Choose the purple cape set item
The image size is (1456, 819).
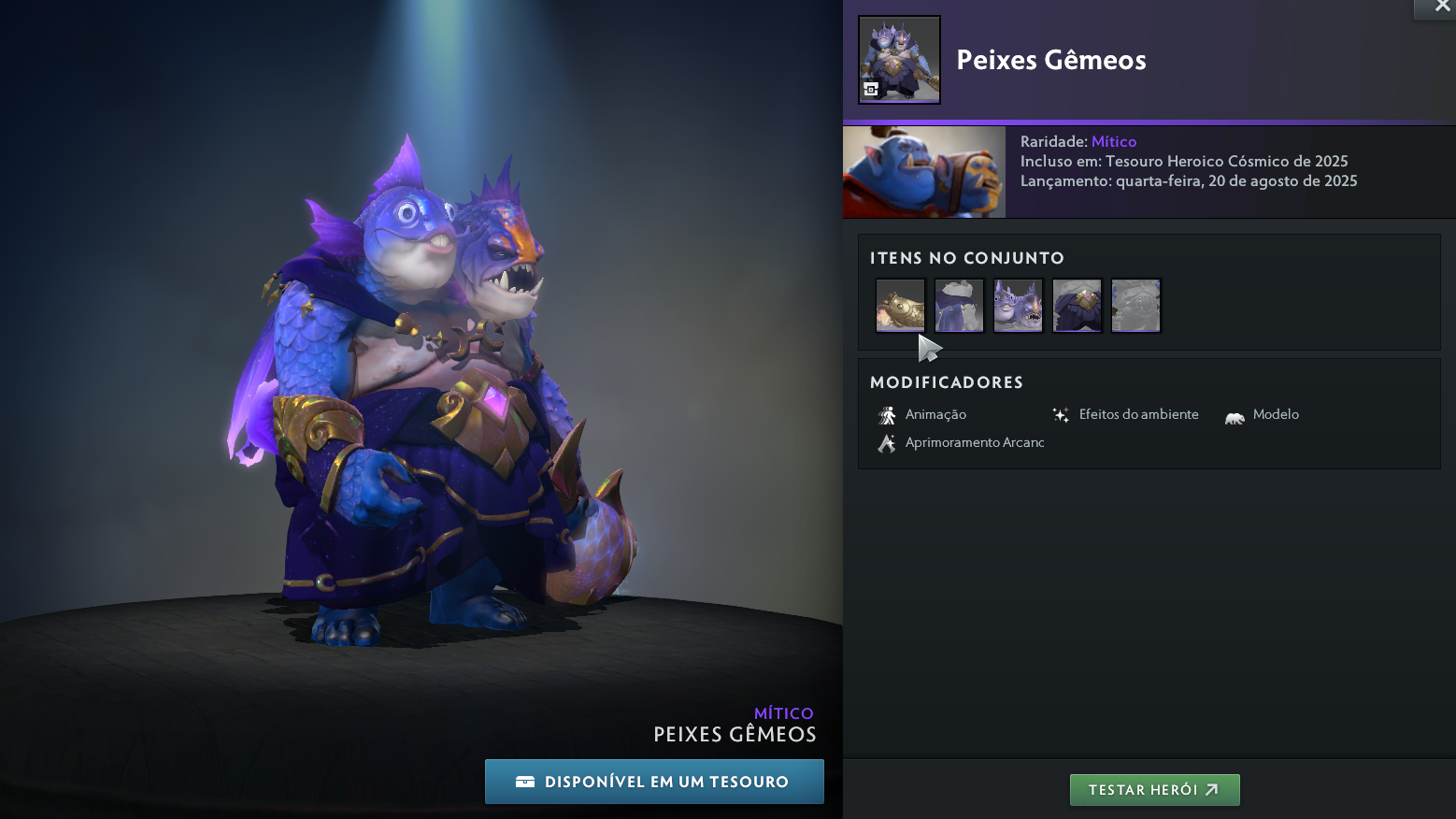pyautogui.click(x=959, y=306)
